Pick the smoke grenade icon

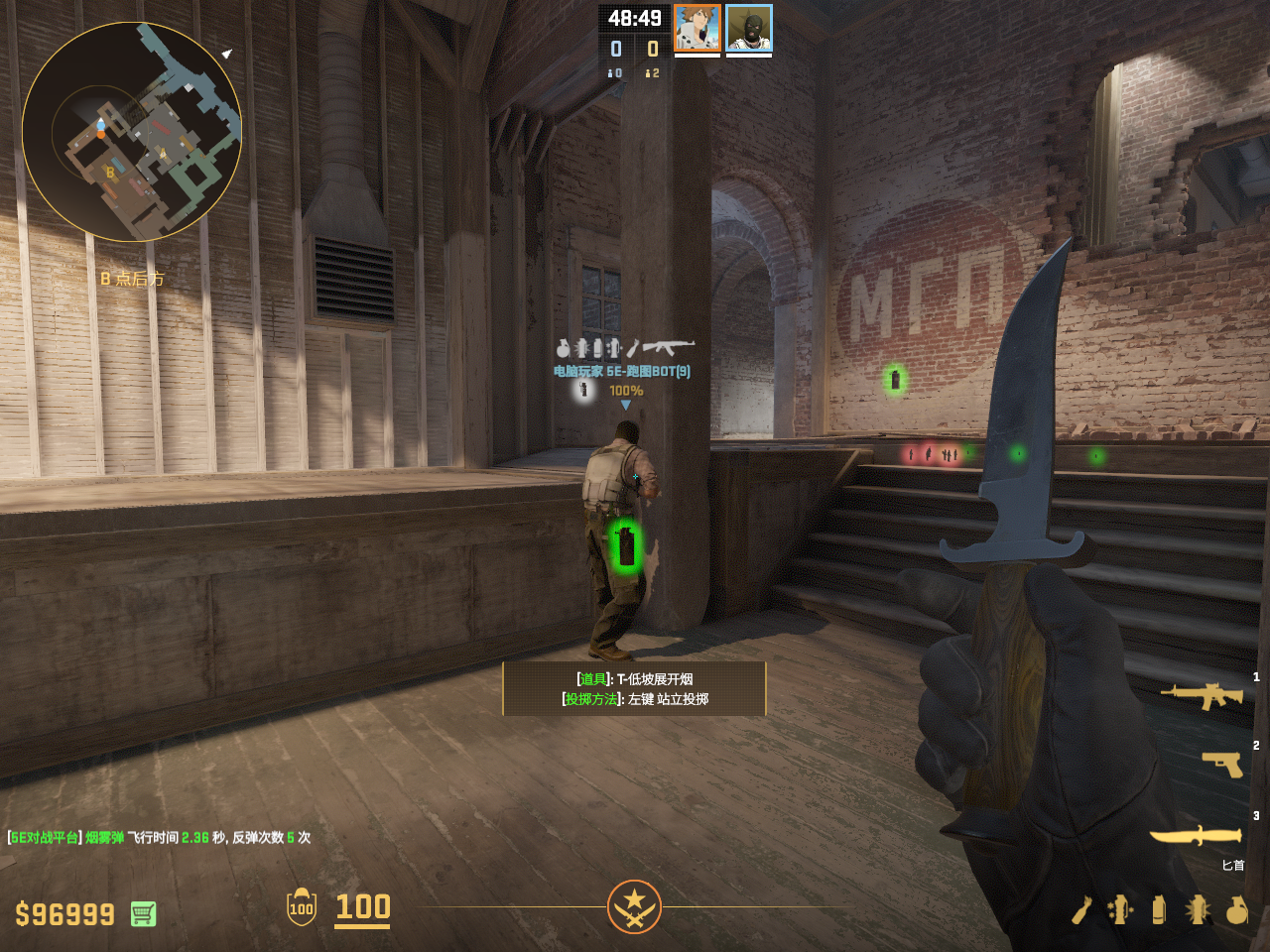point(1159,909)
